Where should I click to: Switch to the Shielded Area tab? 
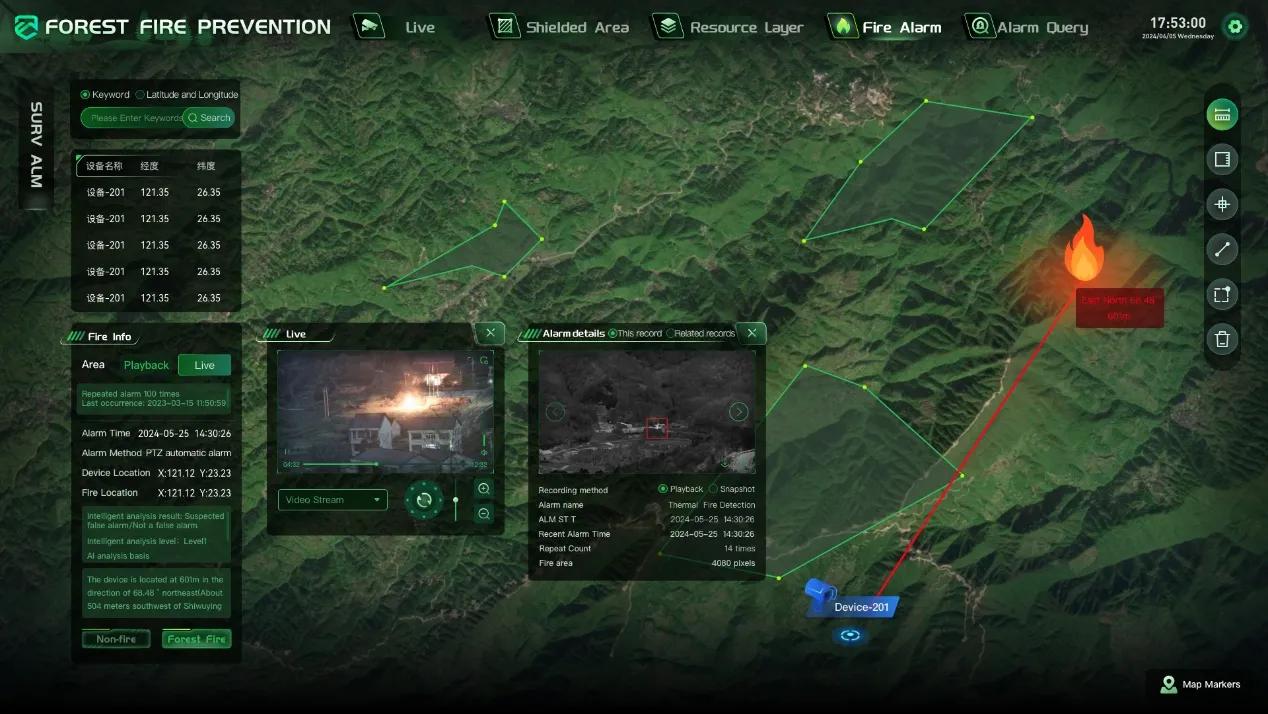point(561,27)
